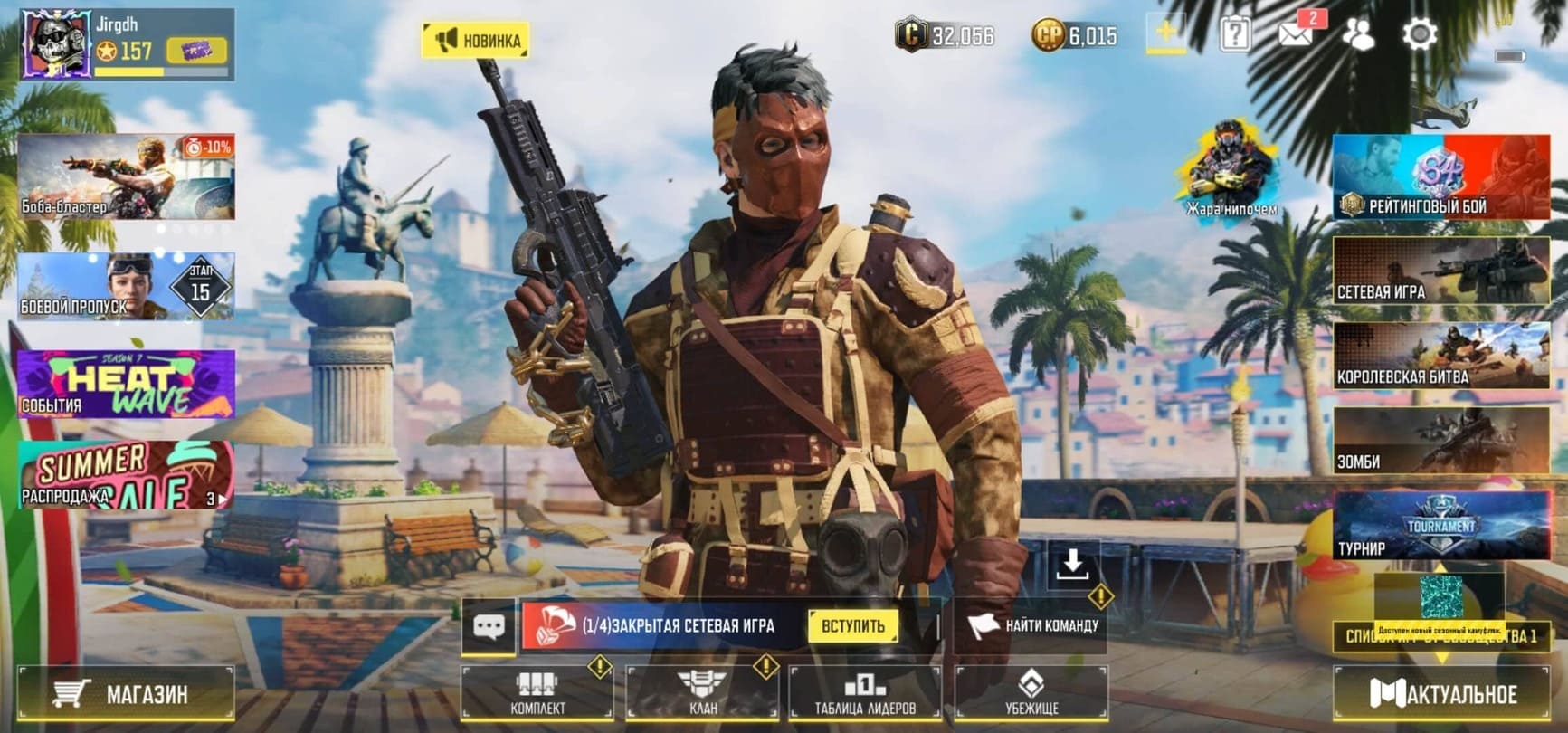Find a team with Найти команду

(x=1032, y=625)
